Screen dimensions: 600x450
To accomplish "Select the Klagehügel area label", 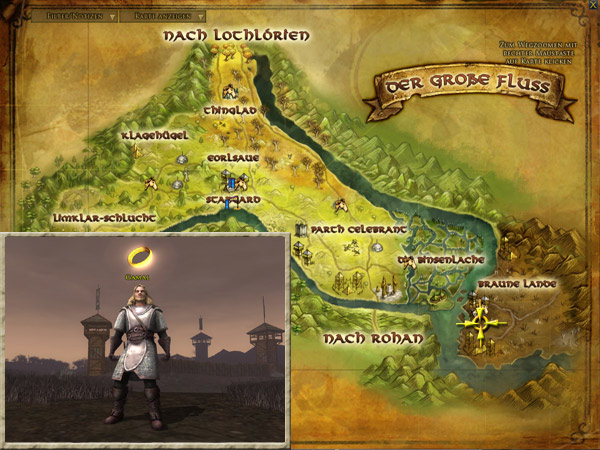I will (x=155, y=135).
